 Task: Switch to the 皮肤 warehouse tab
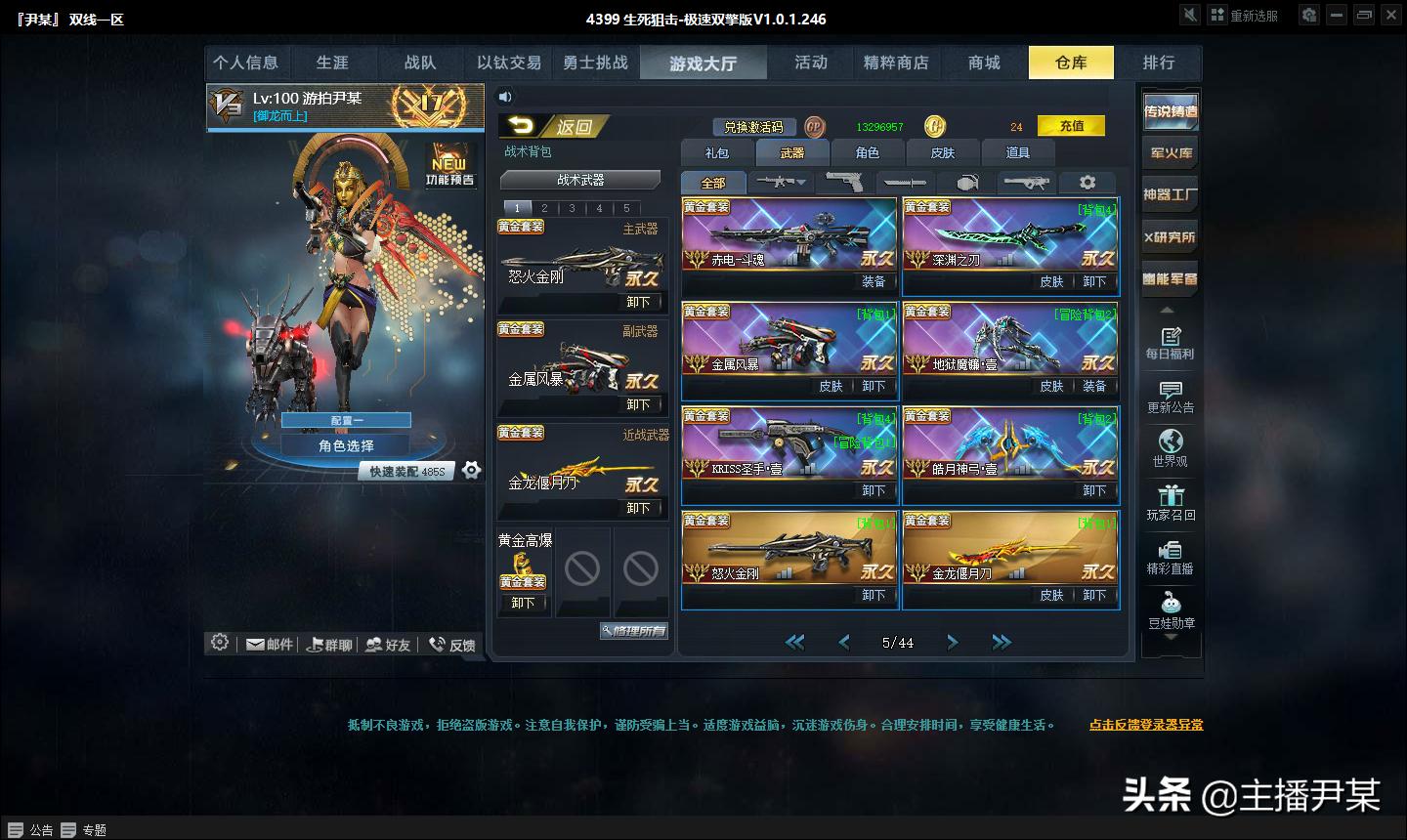click(942, 152)
